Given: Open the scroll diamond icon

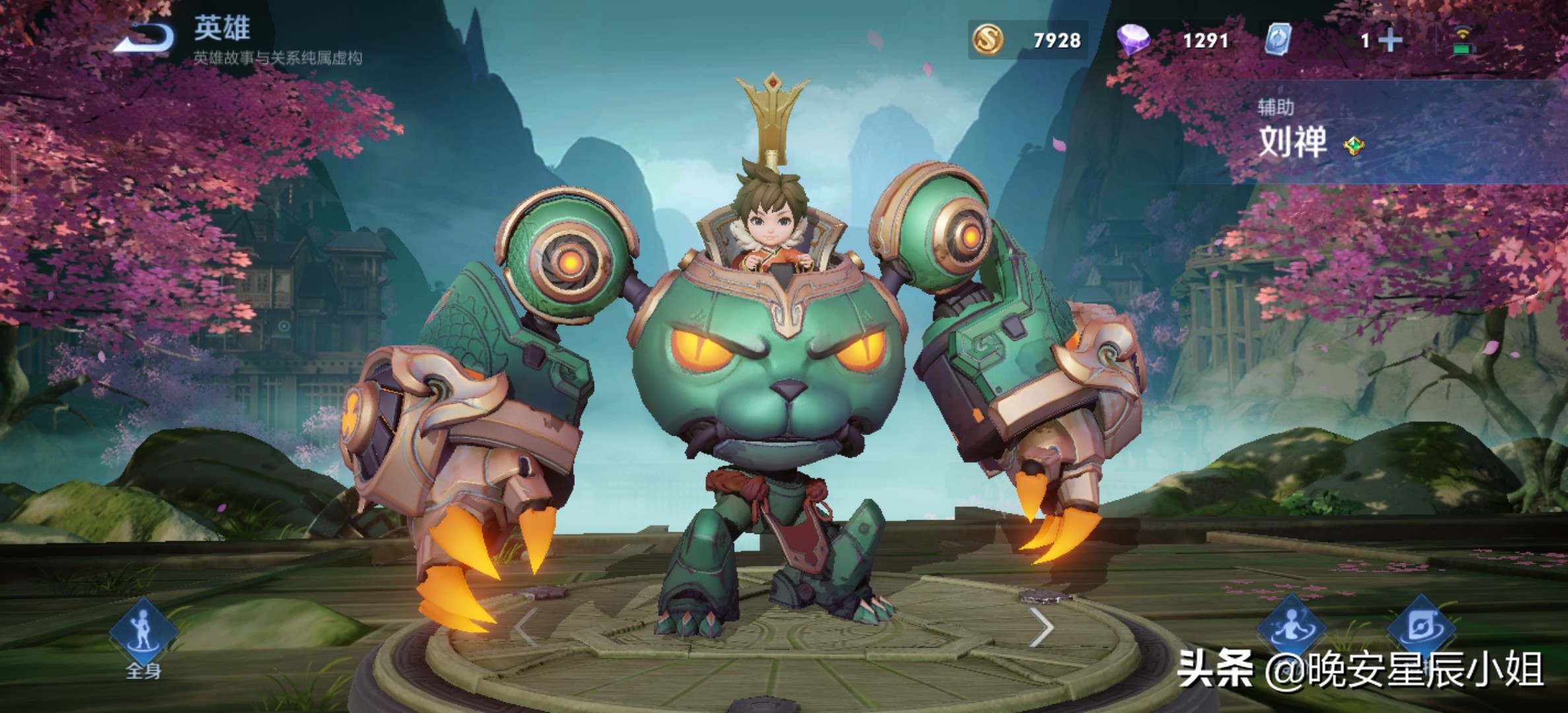Looking at the screenshot, I should pos(1421,628).
